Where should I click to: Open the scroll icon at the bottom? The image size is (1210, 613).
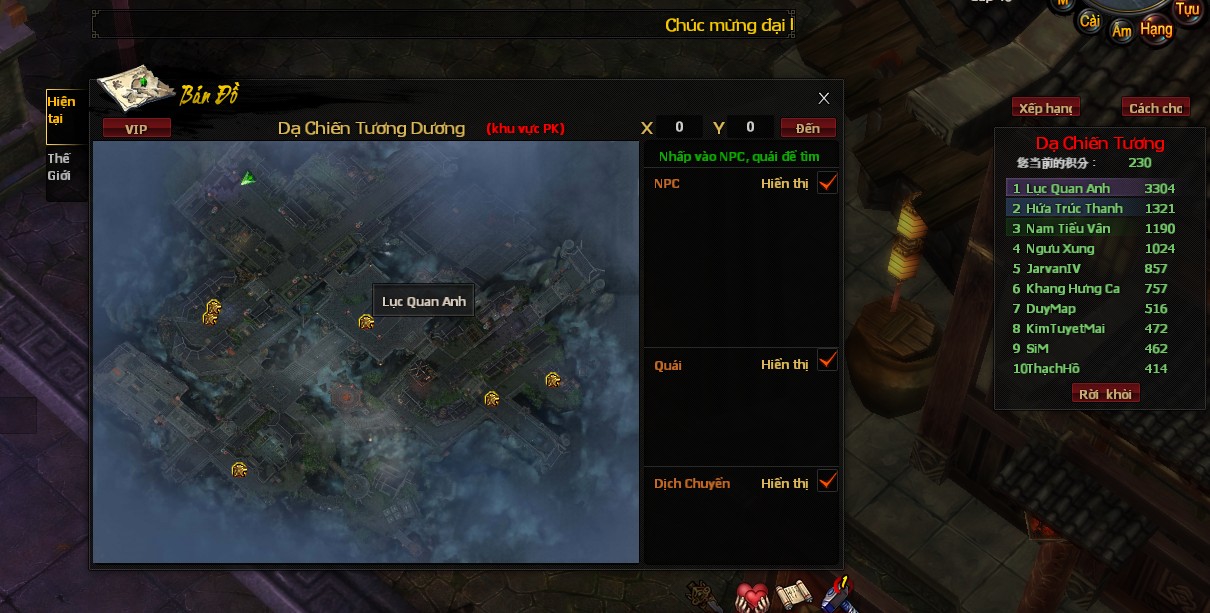(793, 595)
